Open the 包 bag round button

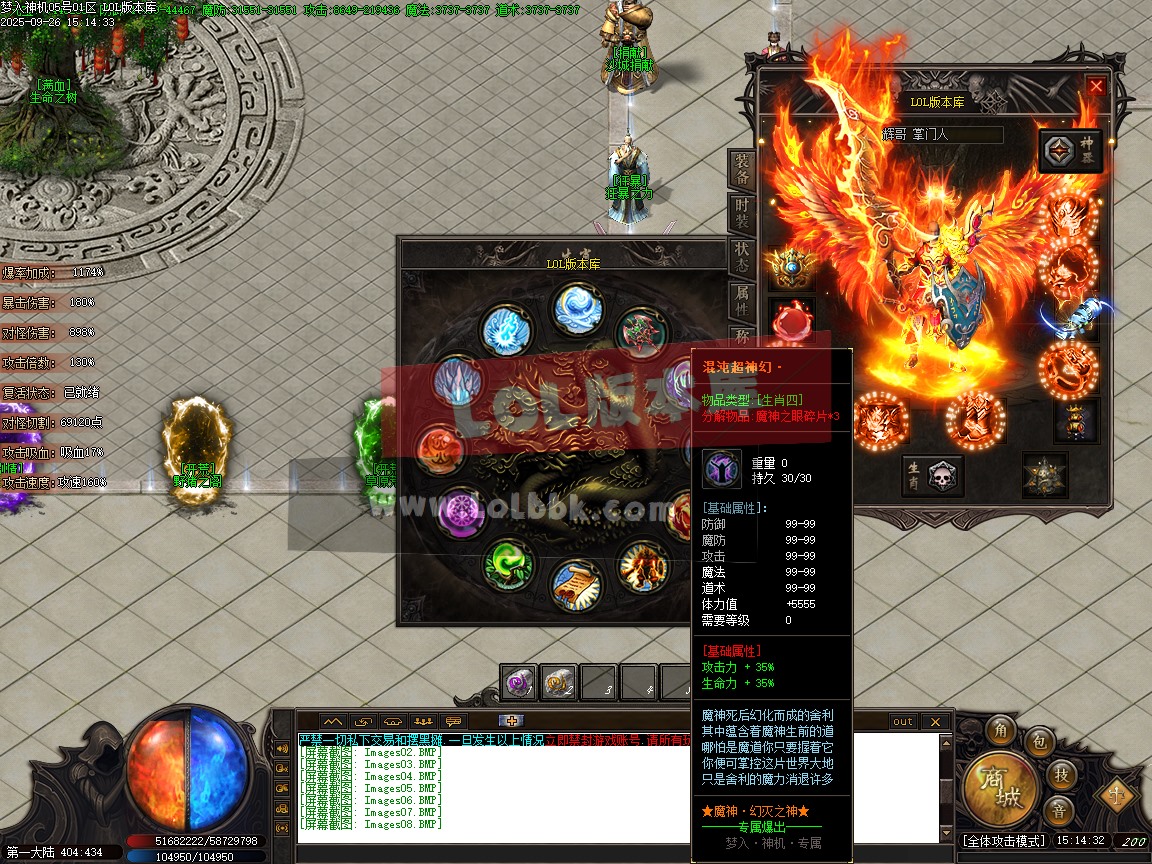tap(1040, 742)
